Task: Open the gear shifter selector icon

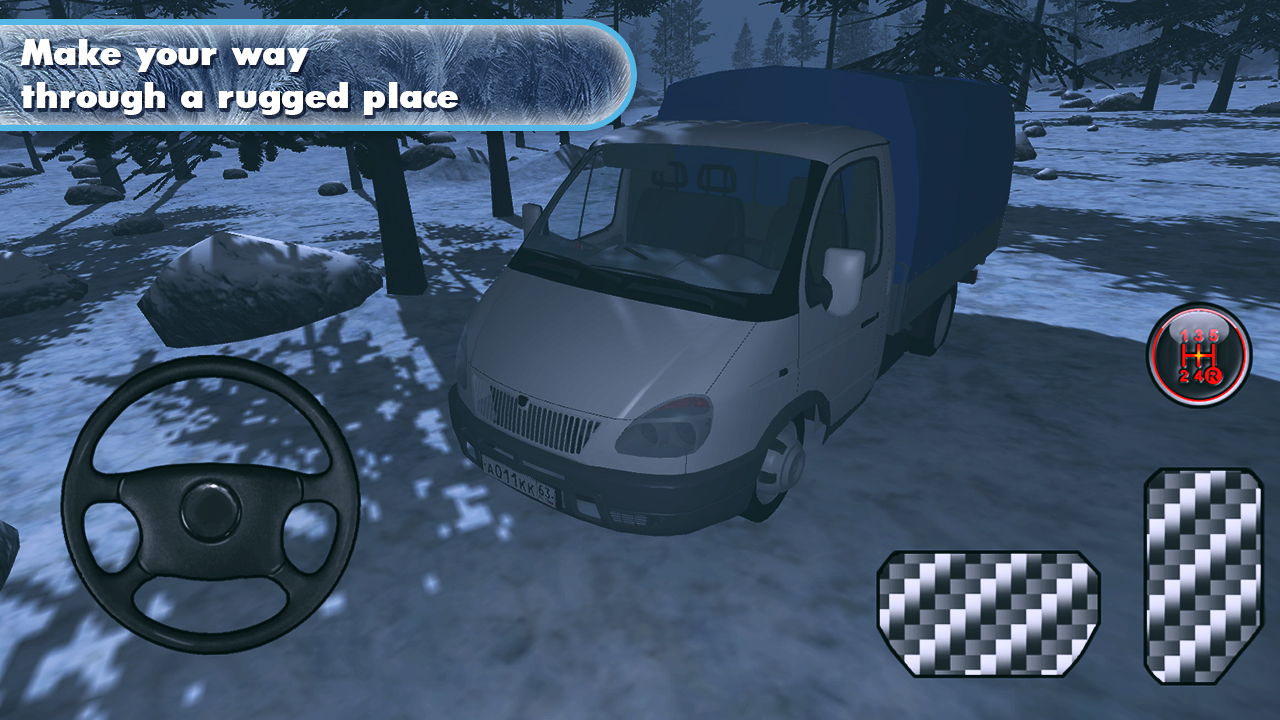Action: (1198, 356)
